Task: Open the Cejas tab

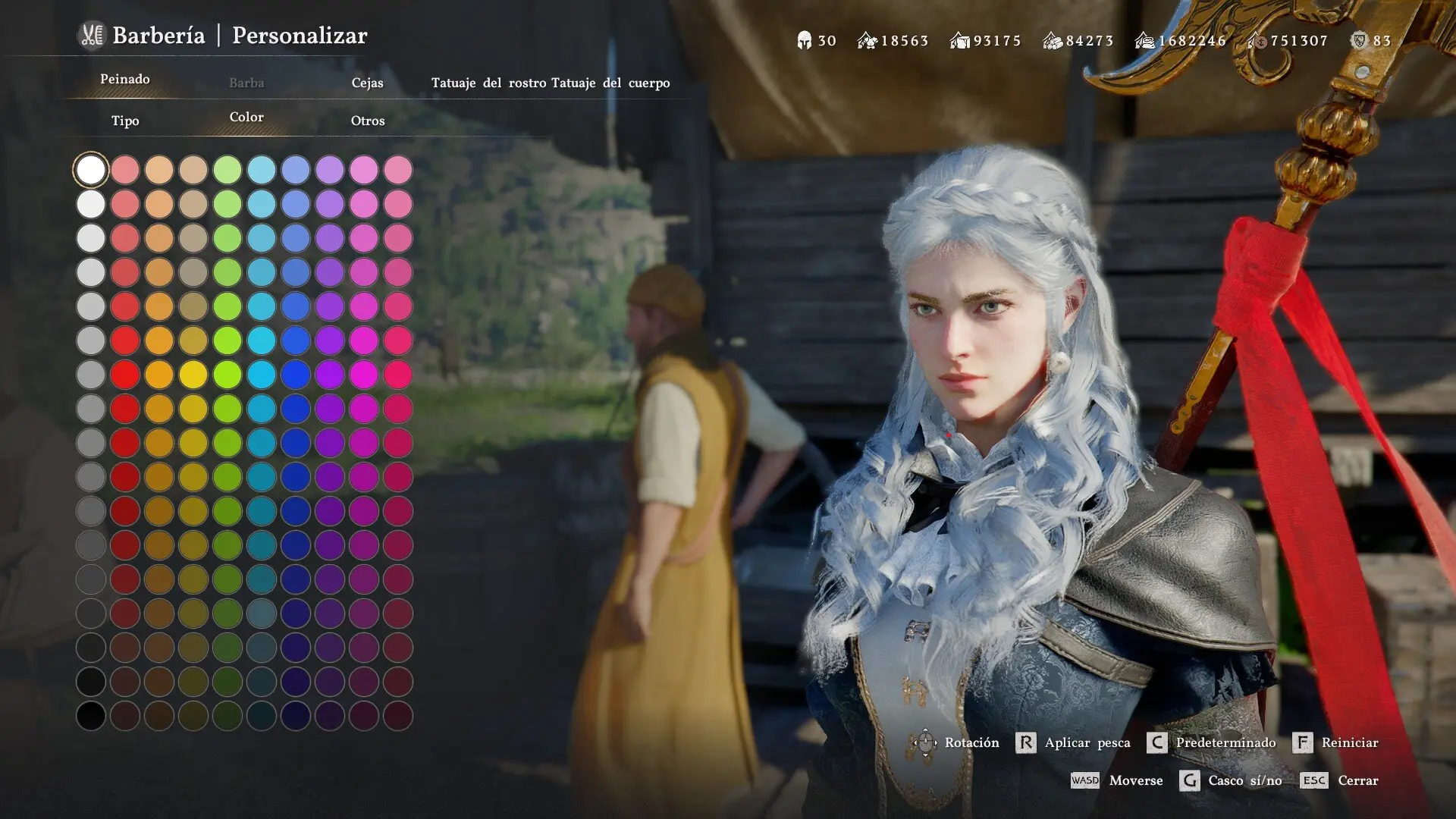Action: point(367,83)
